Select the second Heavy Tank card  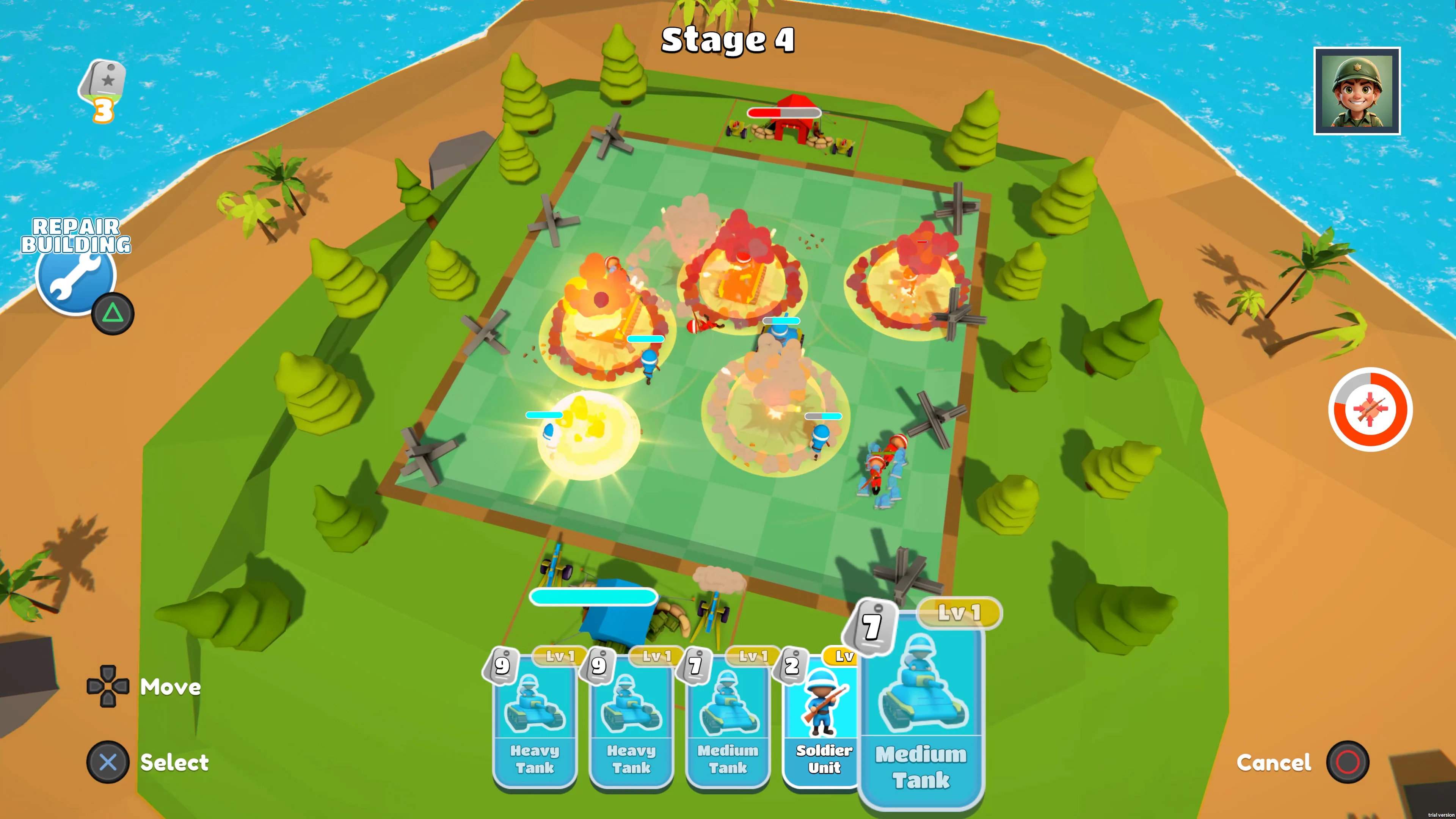[630, 721]
